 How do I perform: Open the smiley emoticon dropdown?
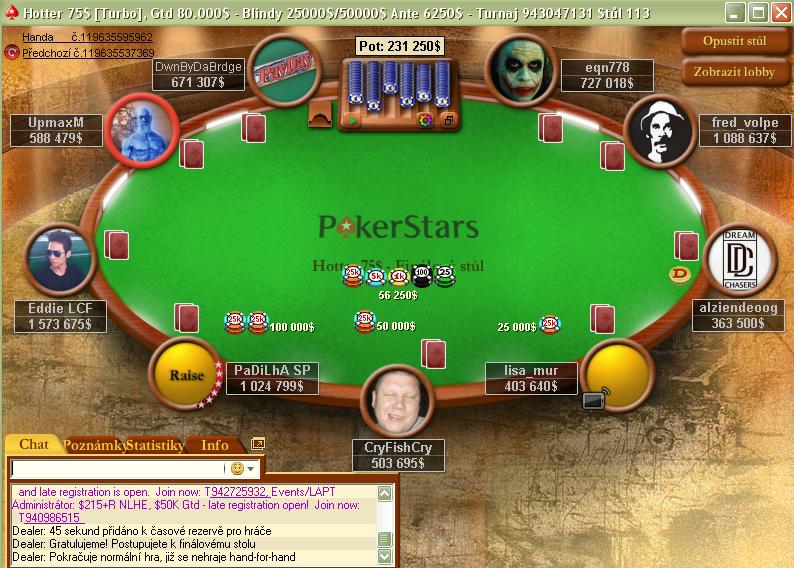243,468
